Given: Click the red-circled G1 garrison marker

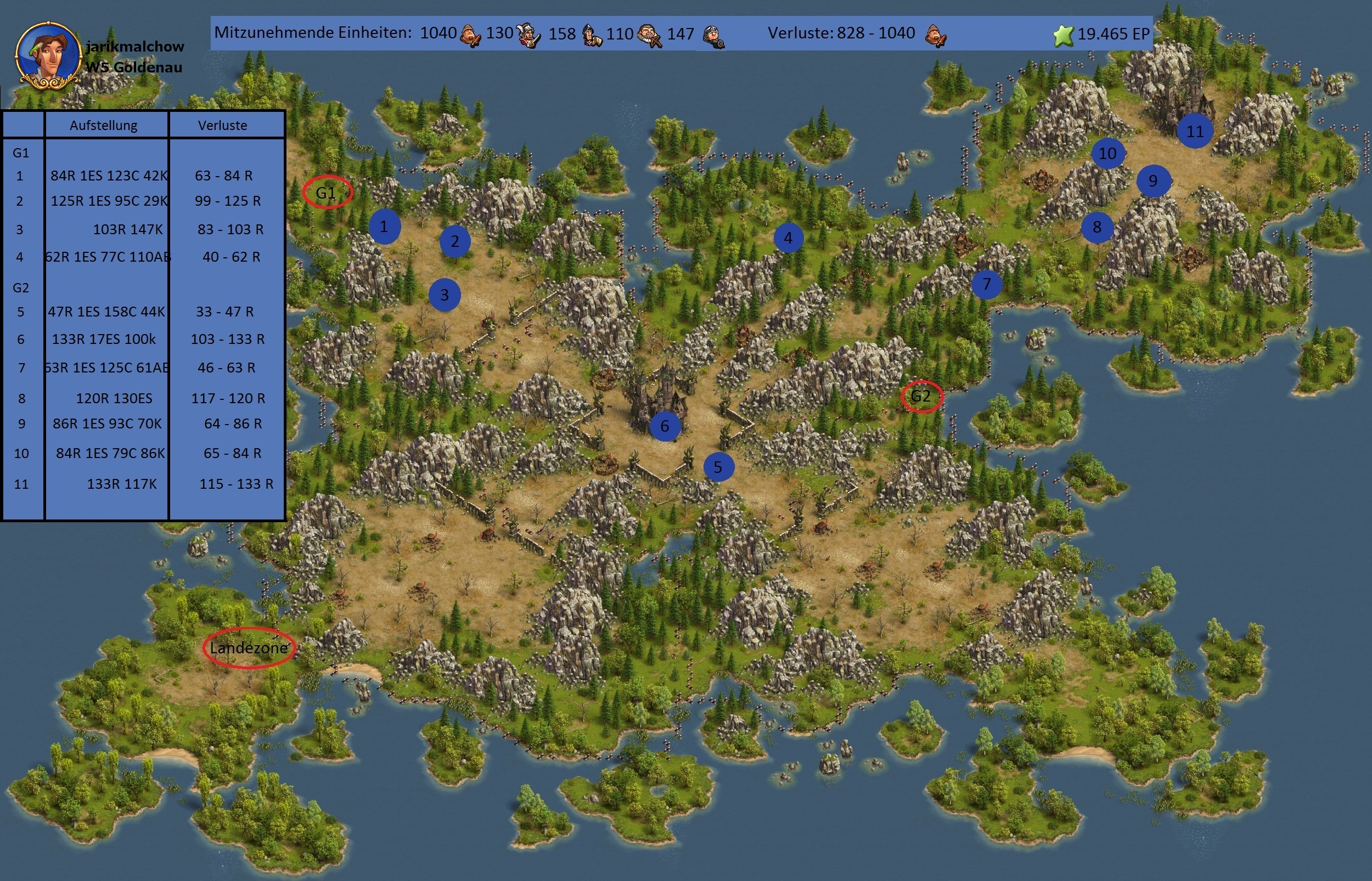Looking at the screenshot, I should pos(327,193).
